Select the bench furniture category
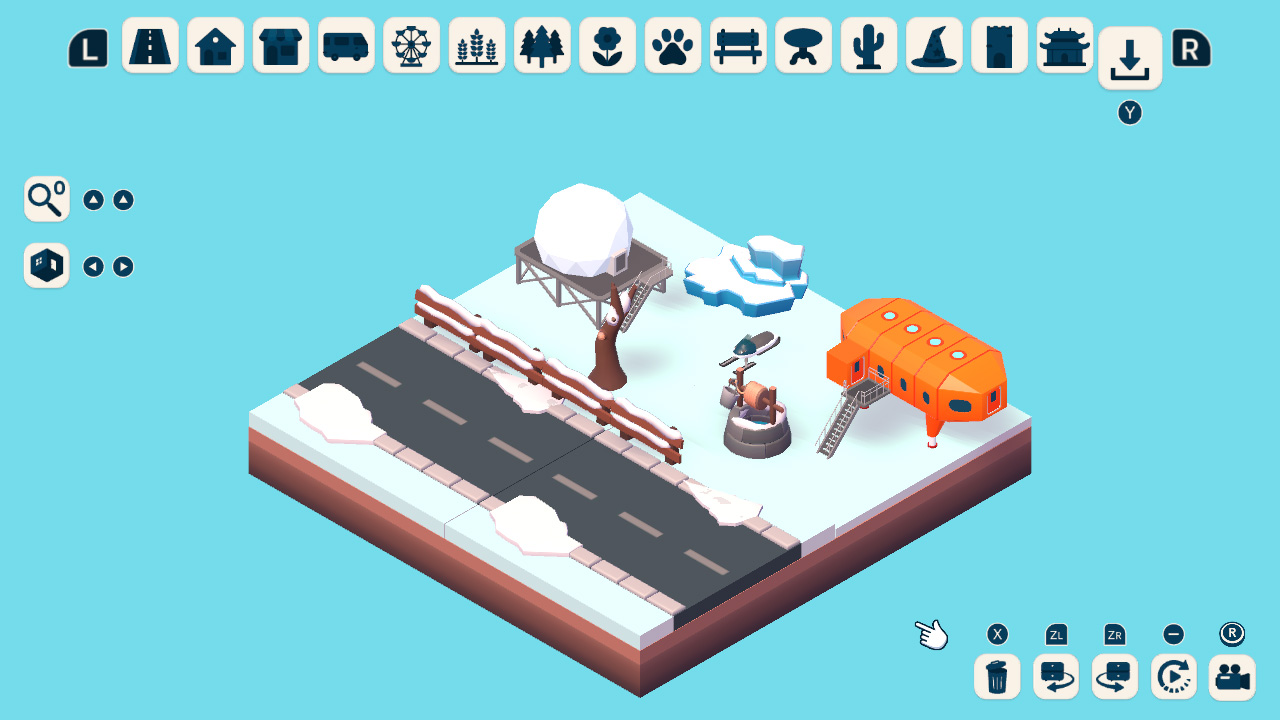Image resolution: width=1280 pixels, height=720 pixels. [x=737, y=45]
